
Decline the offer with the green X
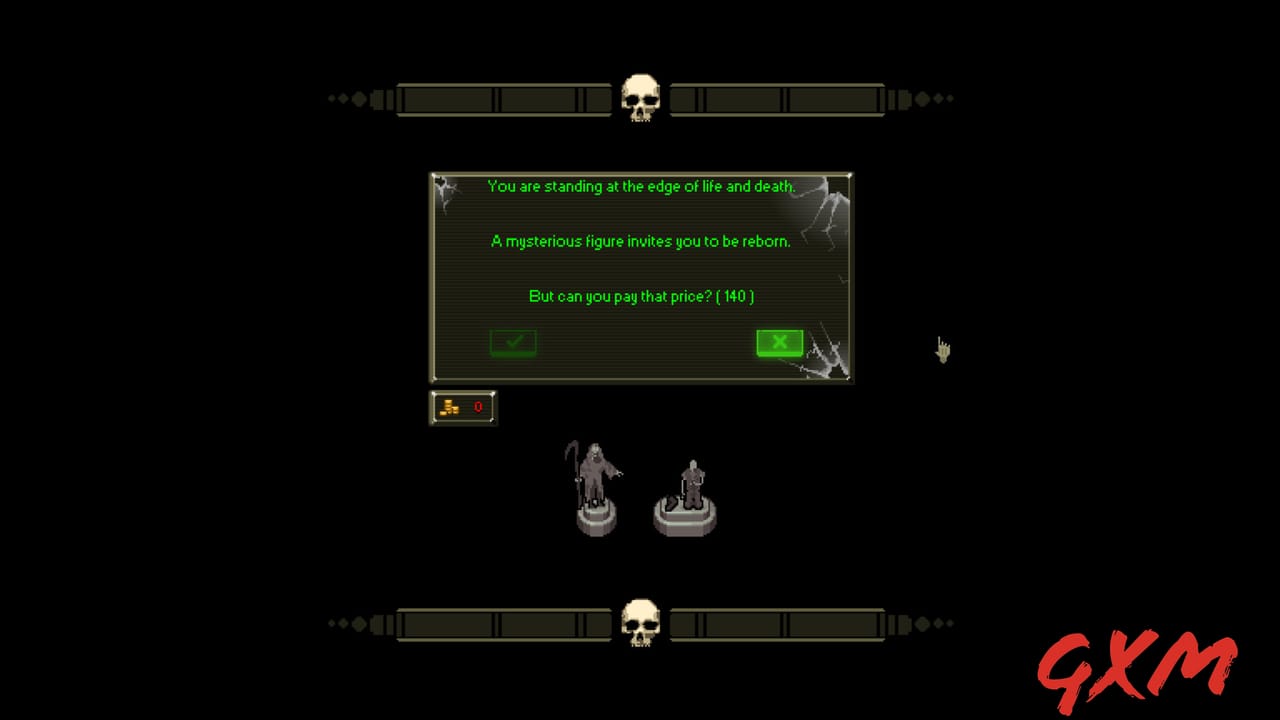pyautogui.click(x=779, y=342)
